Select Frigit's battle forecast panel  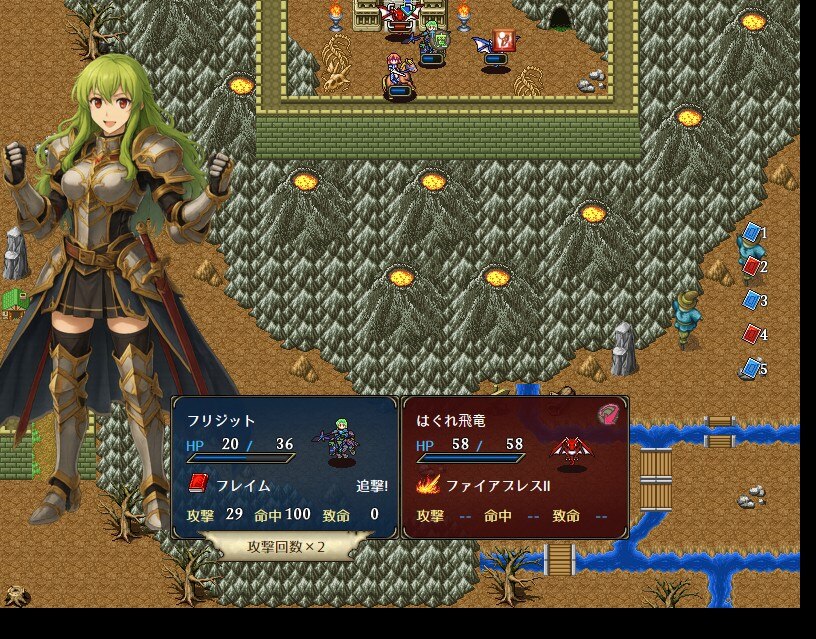click(285, 467)
